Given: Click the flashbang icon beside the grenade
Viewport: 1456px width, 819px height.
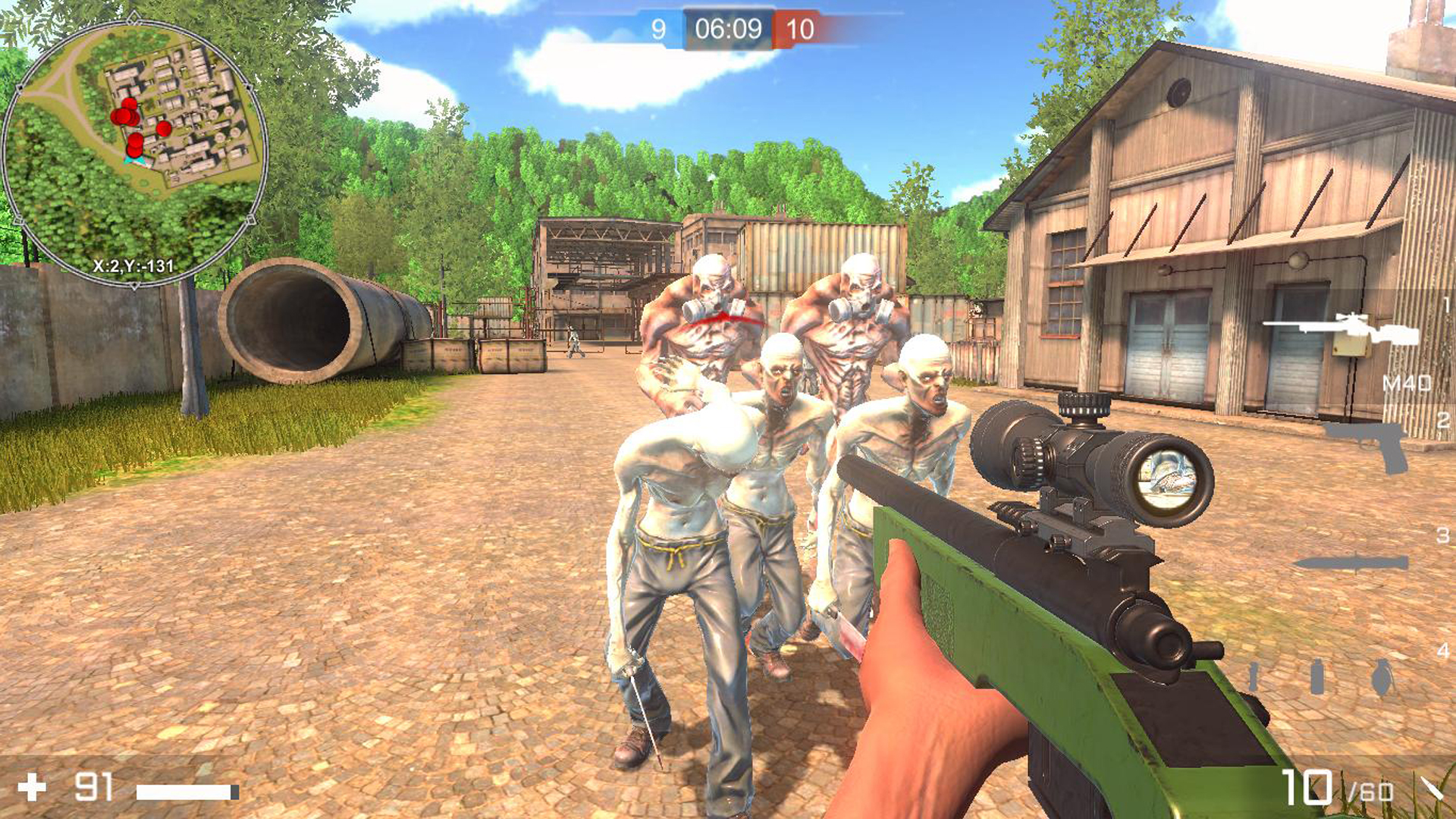Looking at the screenshot, I should coord(1253,677).
